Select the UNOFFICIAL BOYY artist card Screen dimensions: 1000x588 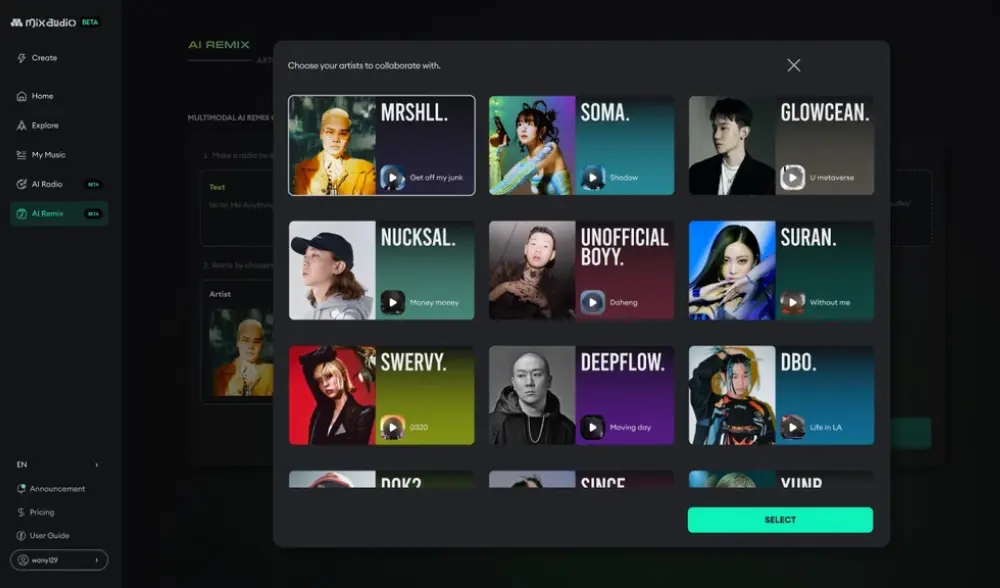coord(581,270)
